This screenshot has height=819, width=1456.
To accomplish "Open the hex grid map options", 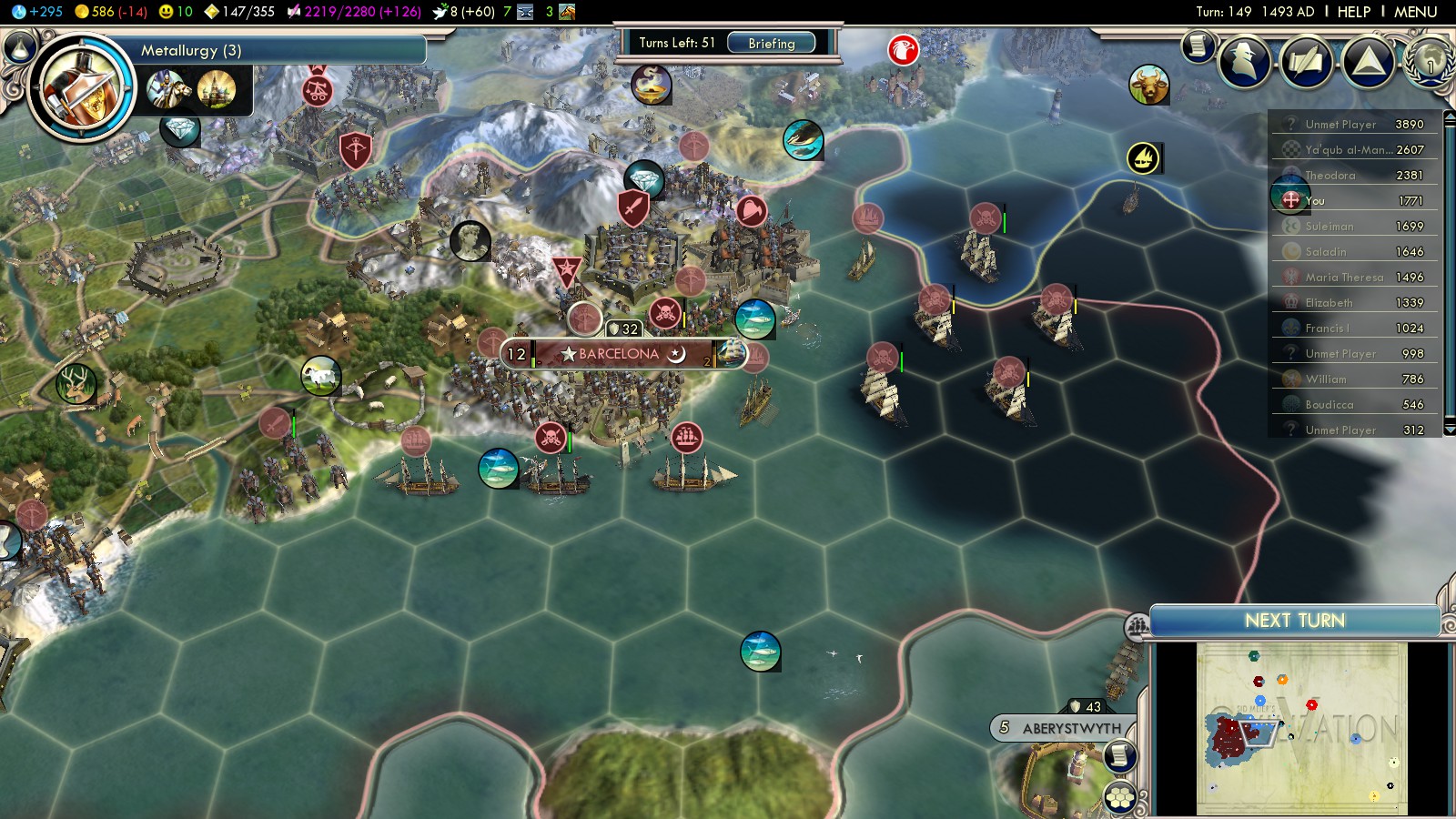I will [1120, 798].
